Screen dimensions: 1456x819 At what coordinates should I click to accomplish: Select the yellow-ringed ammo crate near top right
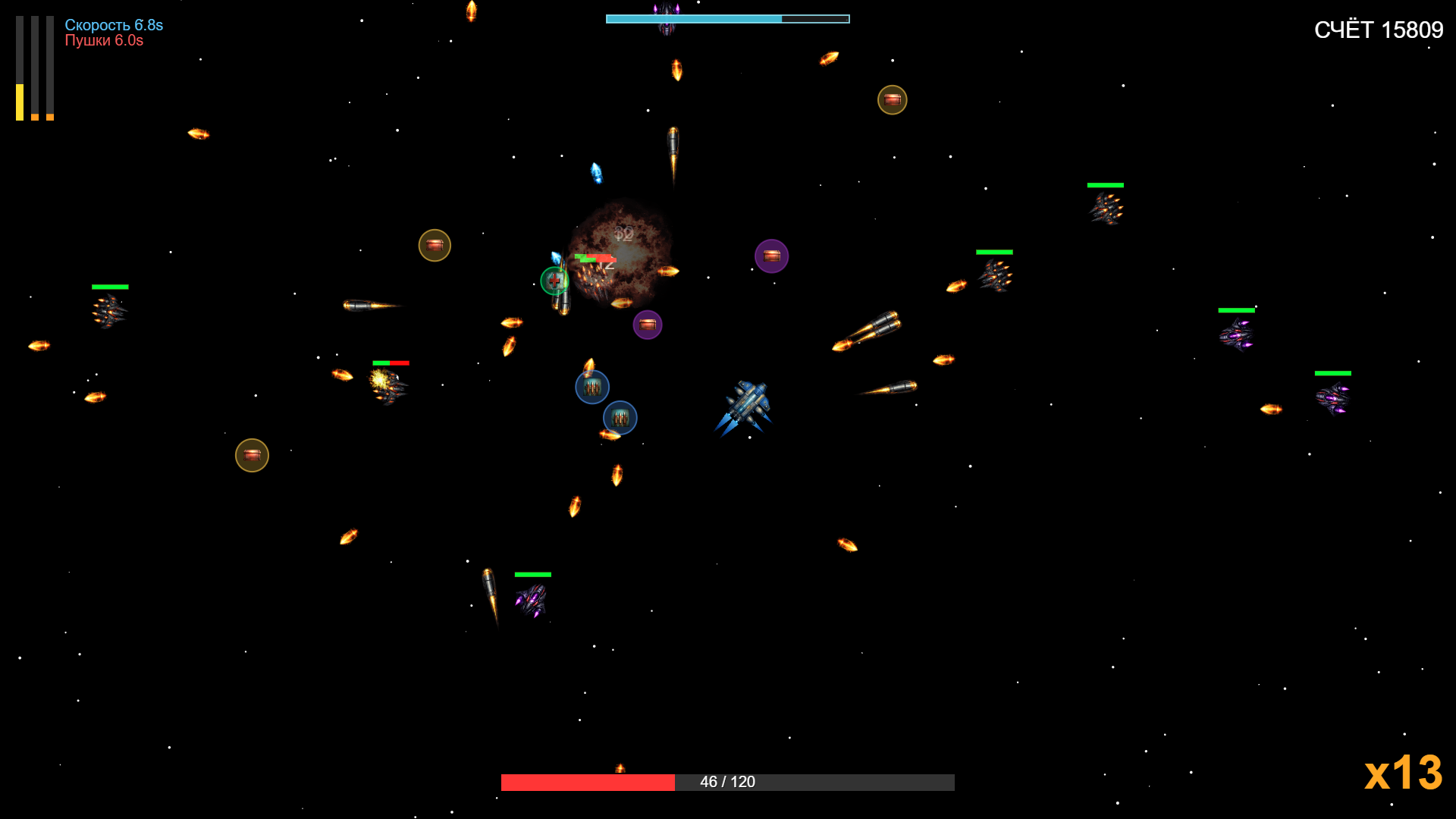point(892,99)
